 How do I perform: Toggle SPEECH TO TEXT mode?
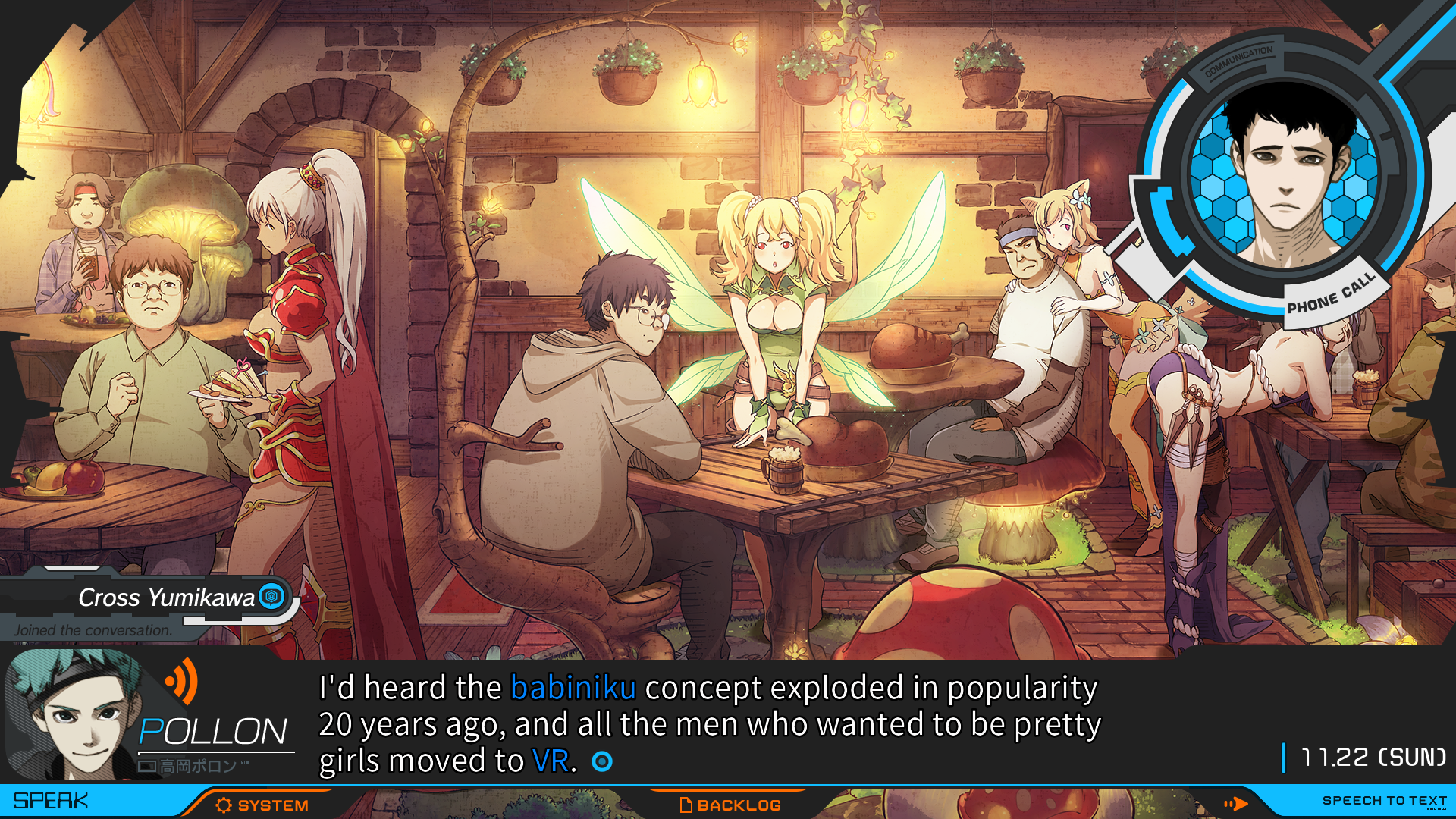1383,801
